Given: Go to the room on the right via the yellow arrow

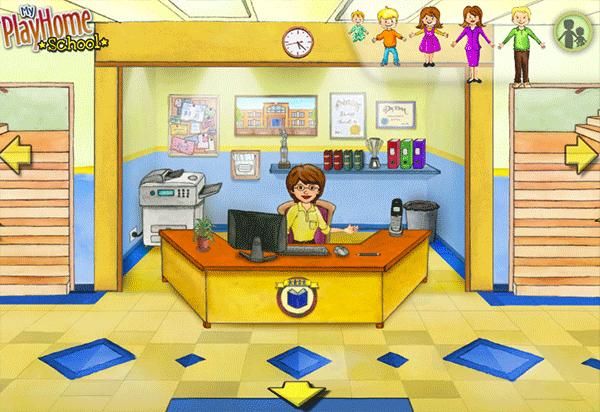Looking at the screenshot, I should click(x=580, y=154).
